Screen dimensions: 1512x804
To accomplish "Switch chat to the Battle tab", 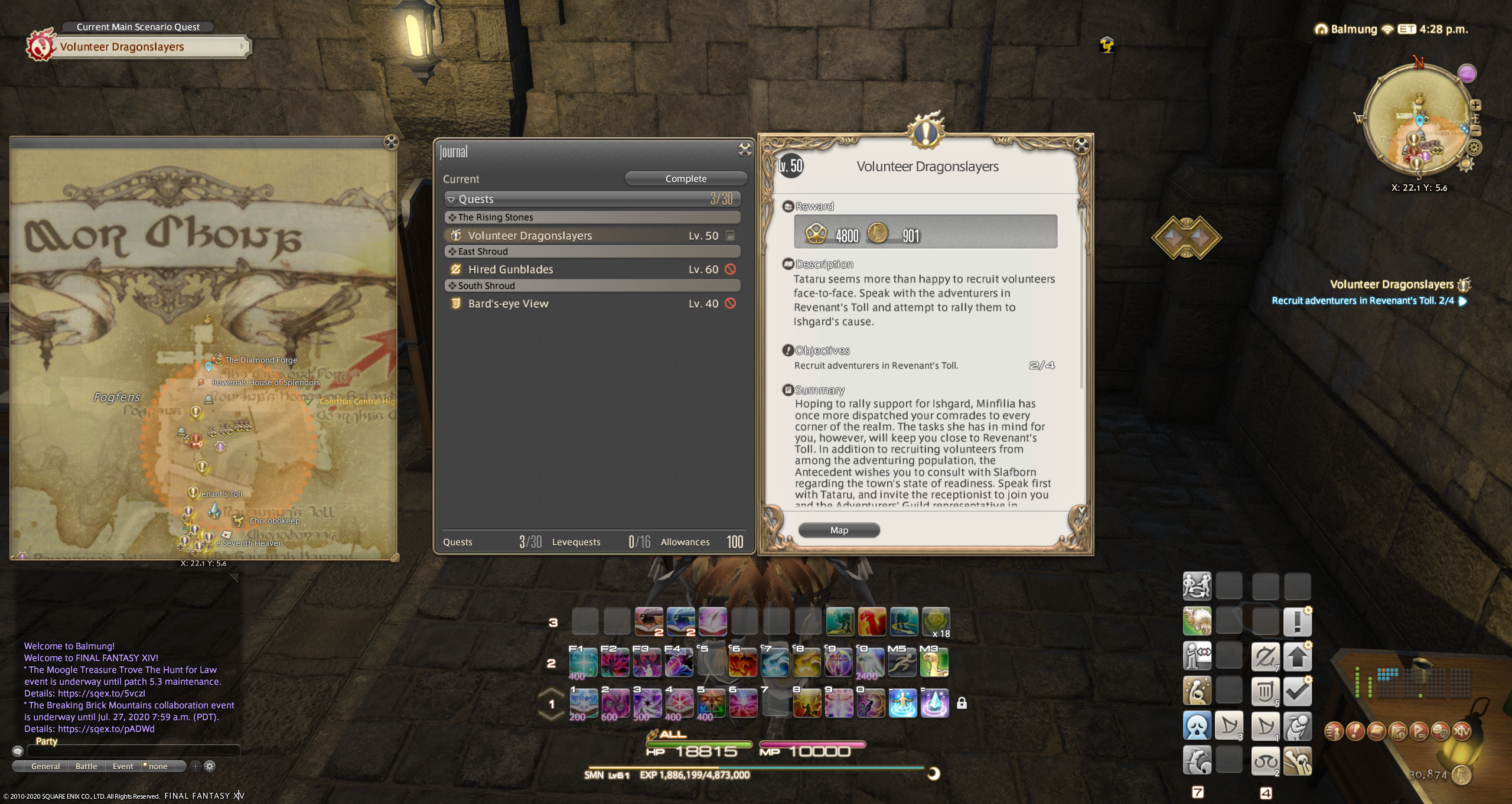I will (x=86, y=766).
